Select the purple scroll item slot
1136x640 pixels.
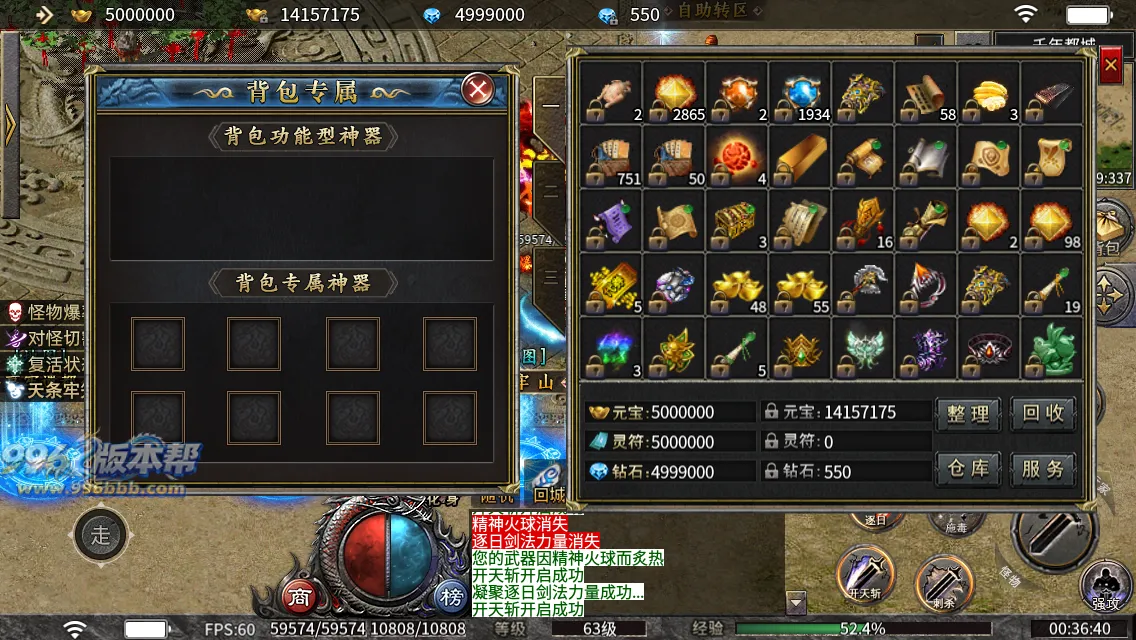pyautogui.click(x=611, y=220)
